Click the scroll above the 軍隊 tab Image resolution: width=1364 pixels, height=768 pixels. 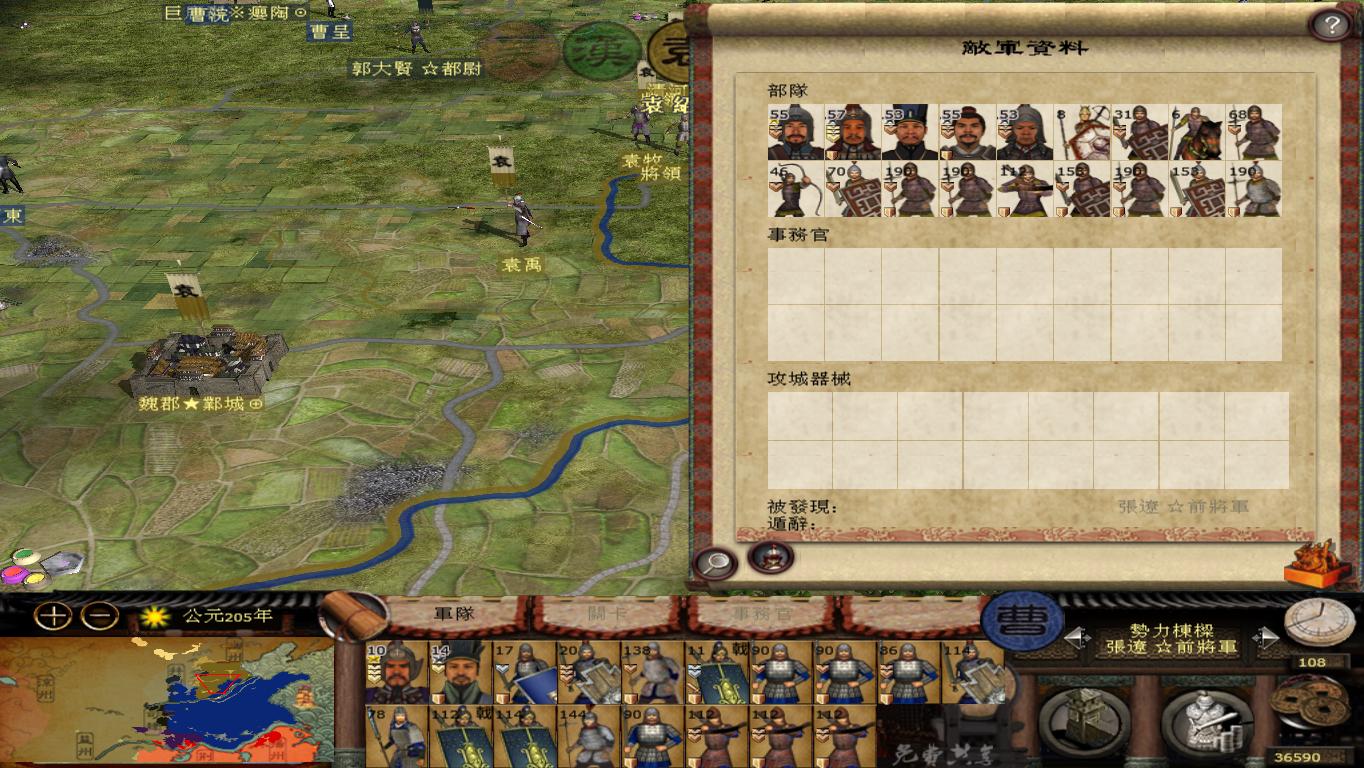coord(354,613)
